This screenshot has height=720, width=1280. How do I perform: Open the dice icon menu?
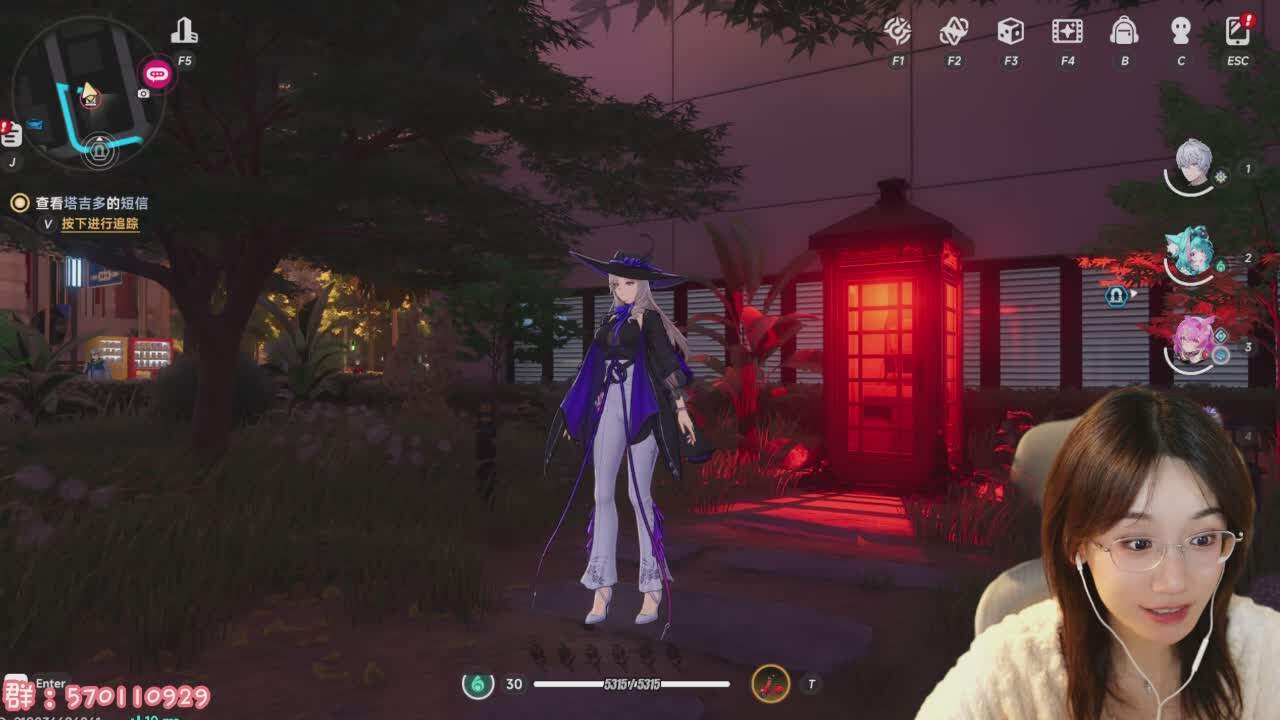1010,31
